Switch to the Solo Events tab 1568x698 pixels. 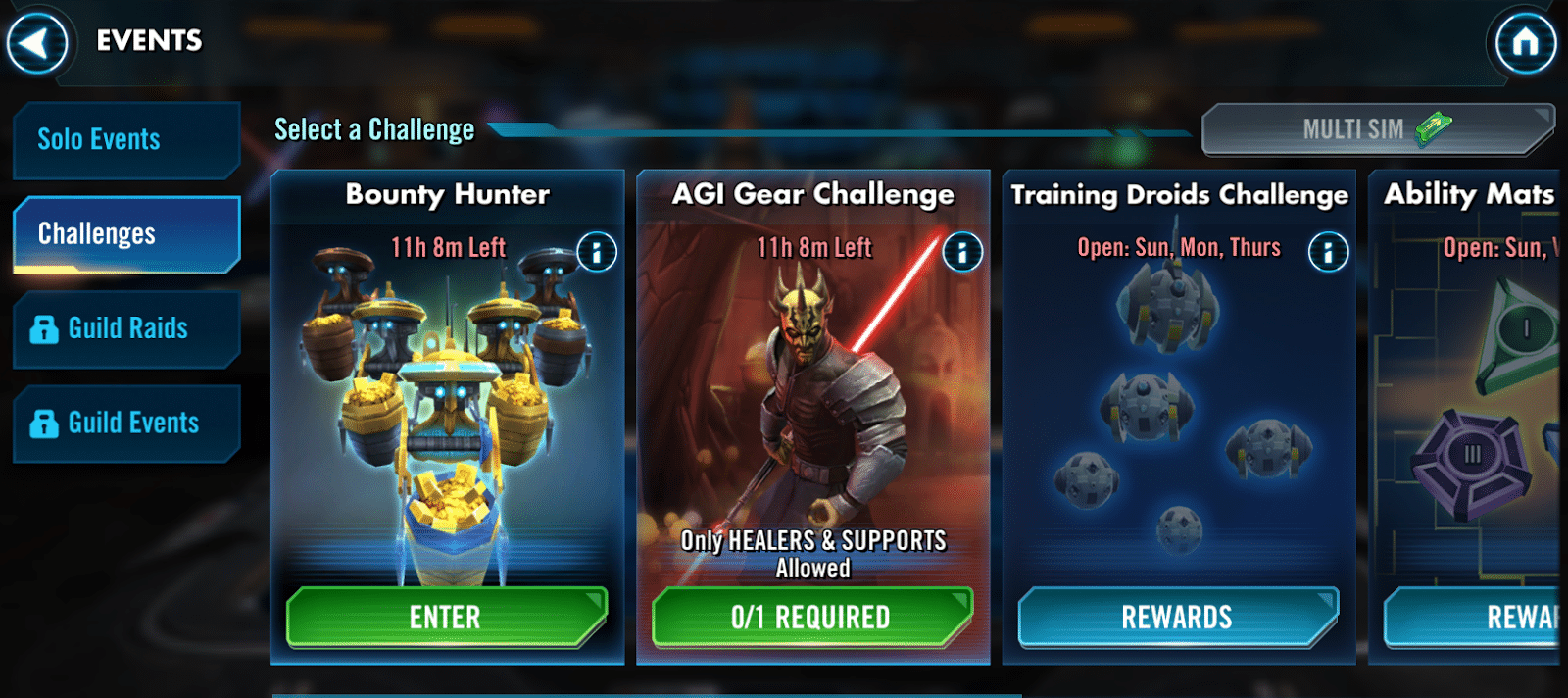pos(125,140)
